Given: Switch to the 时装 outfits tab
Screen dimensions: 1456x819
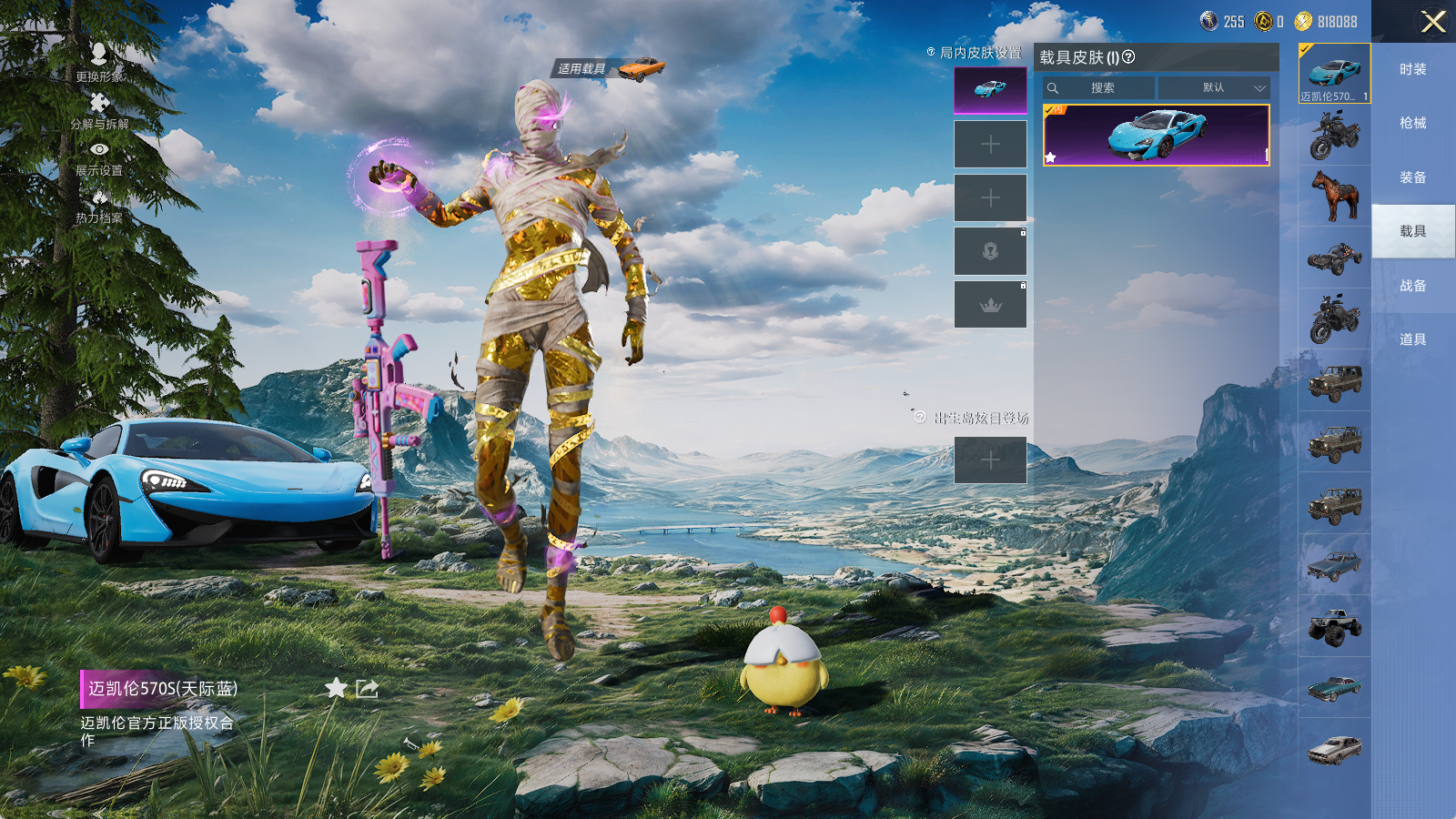Looking at the screenshot, I should (1412, 69).
